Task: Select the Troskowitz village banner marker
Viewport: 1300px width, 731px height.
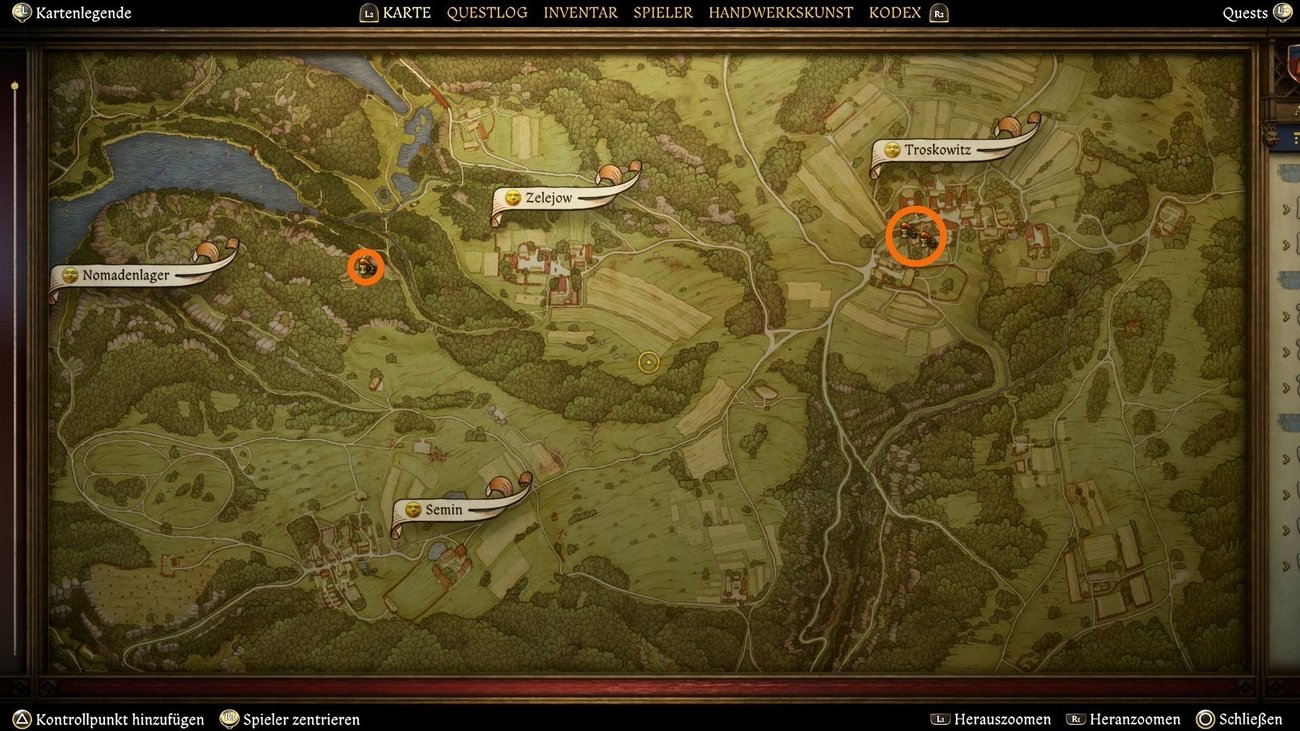Action: pos(935,148)
